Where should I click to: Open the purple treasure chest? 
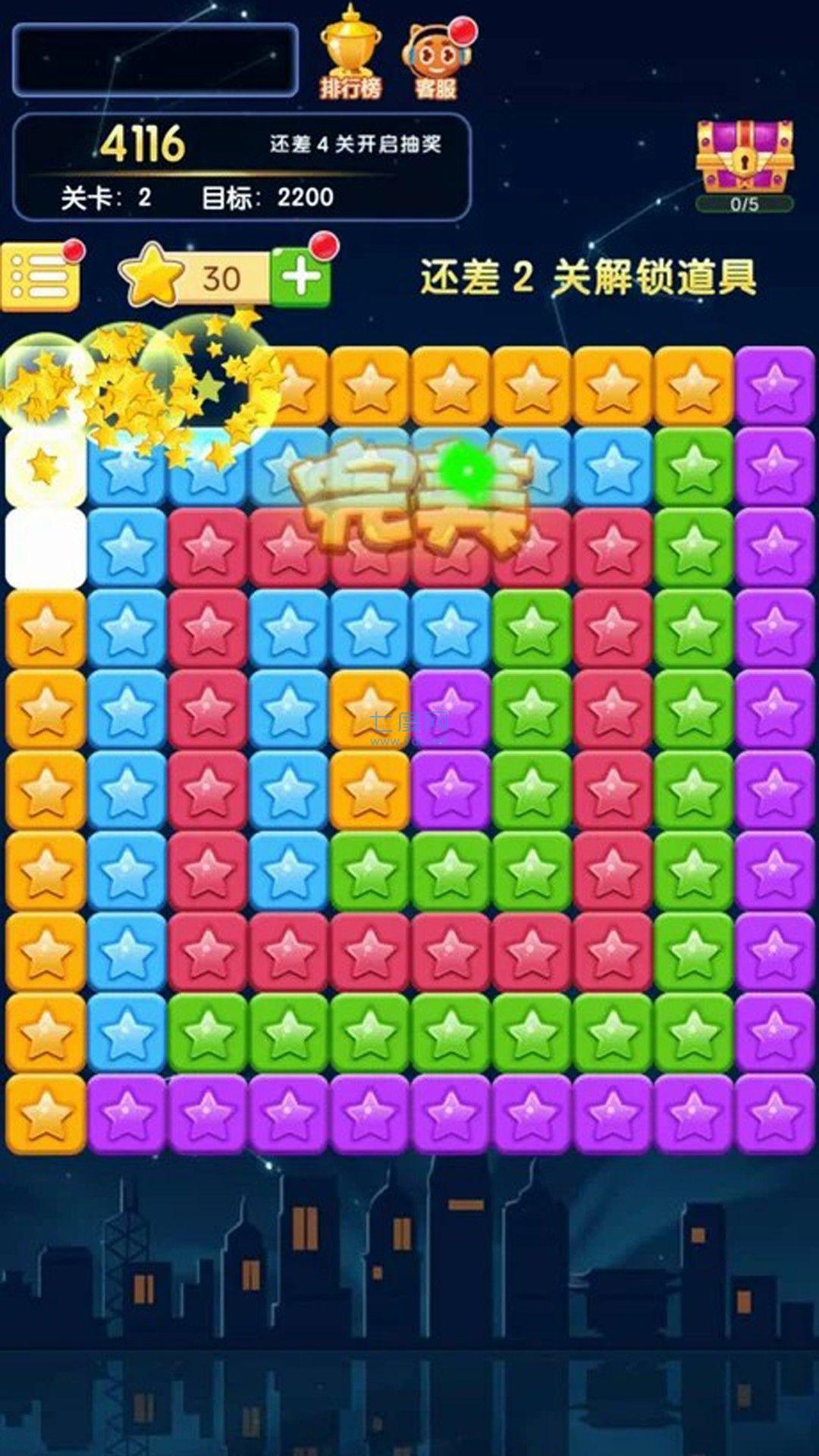(x=745, y=157)
